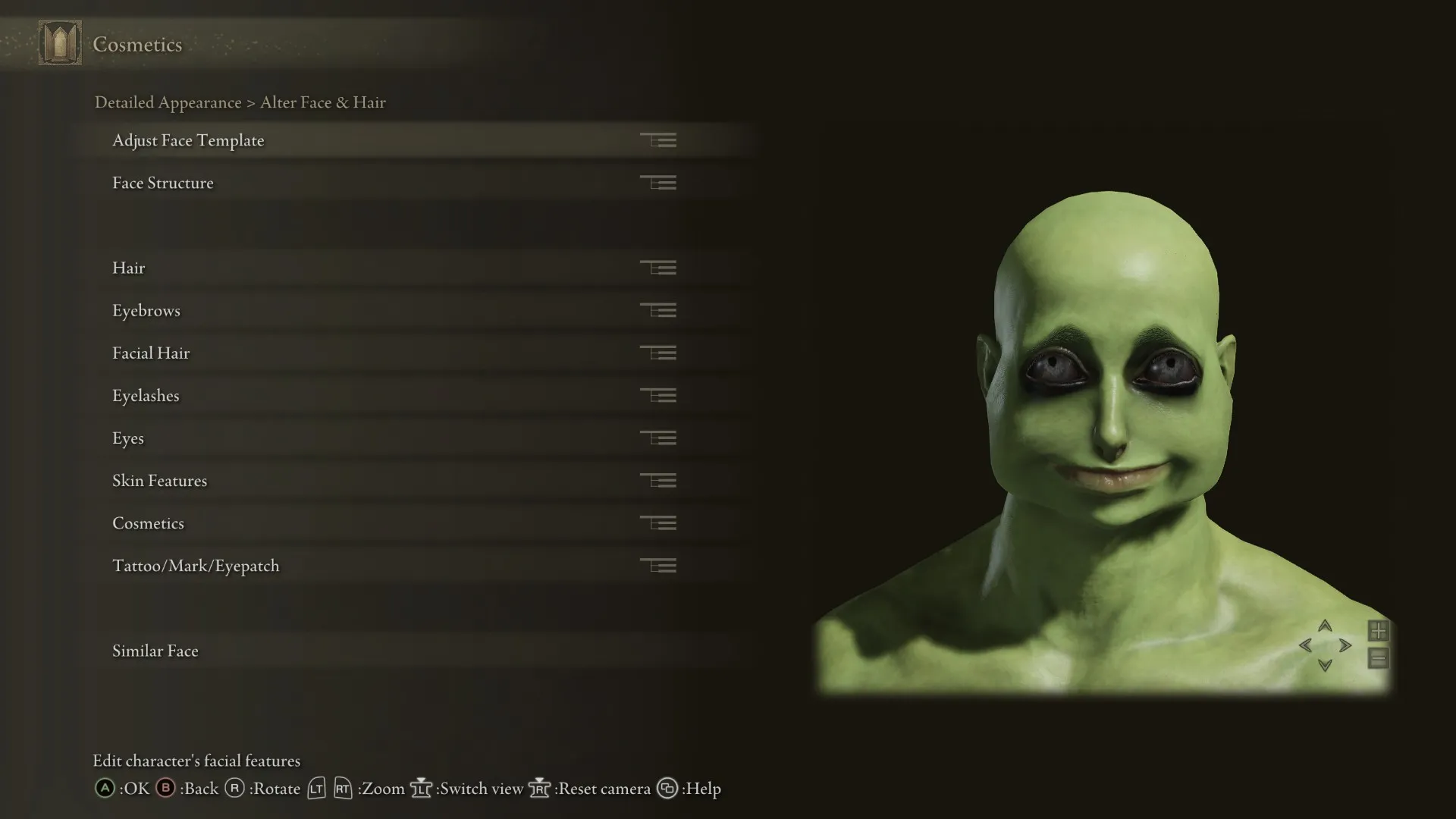Click the leftward camera pan arrow
Image resolution: width=1456 pixels, height=819 pixels.
click(x=1306, y=646)
